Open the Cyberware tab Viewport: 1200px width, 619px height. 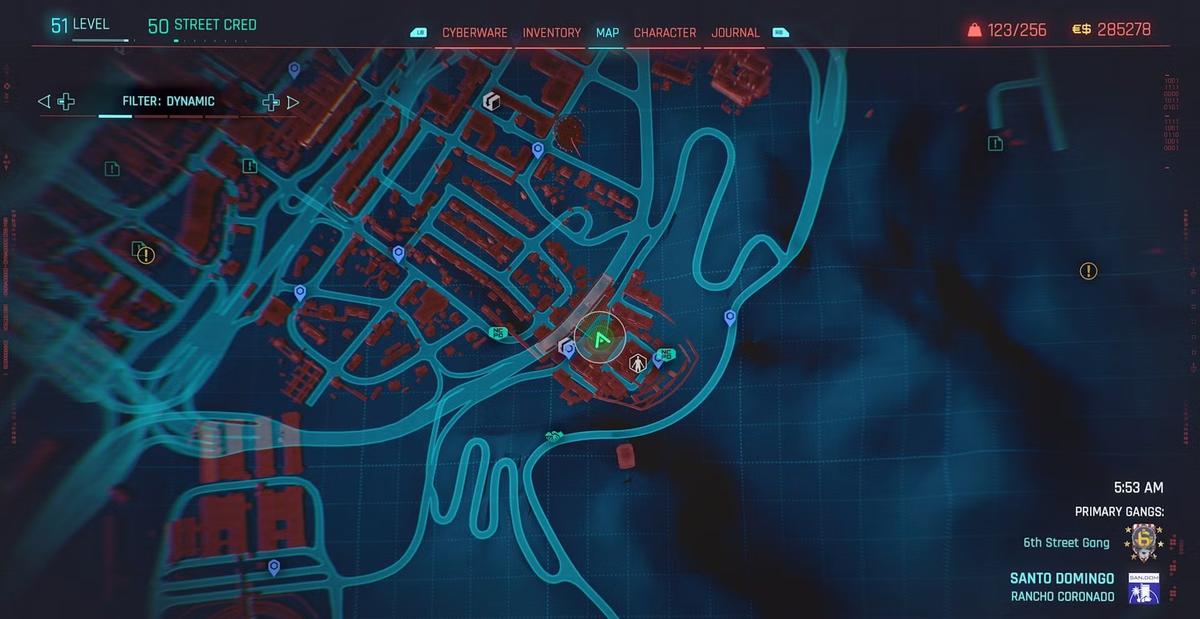click(474, 33)
